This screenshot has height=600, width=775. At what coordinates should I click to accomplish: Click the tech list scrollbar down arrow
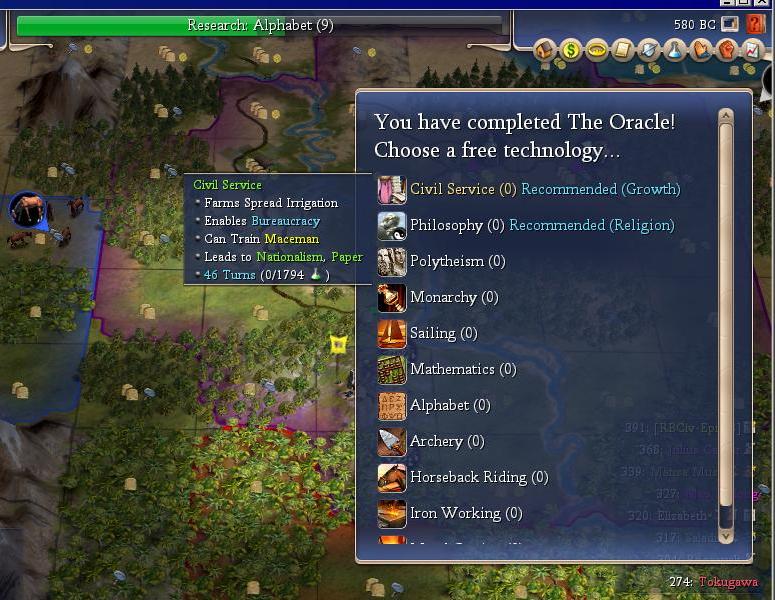click(x=726, y=536)
